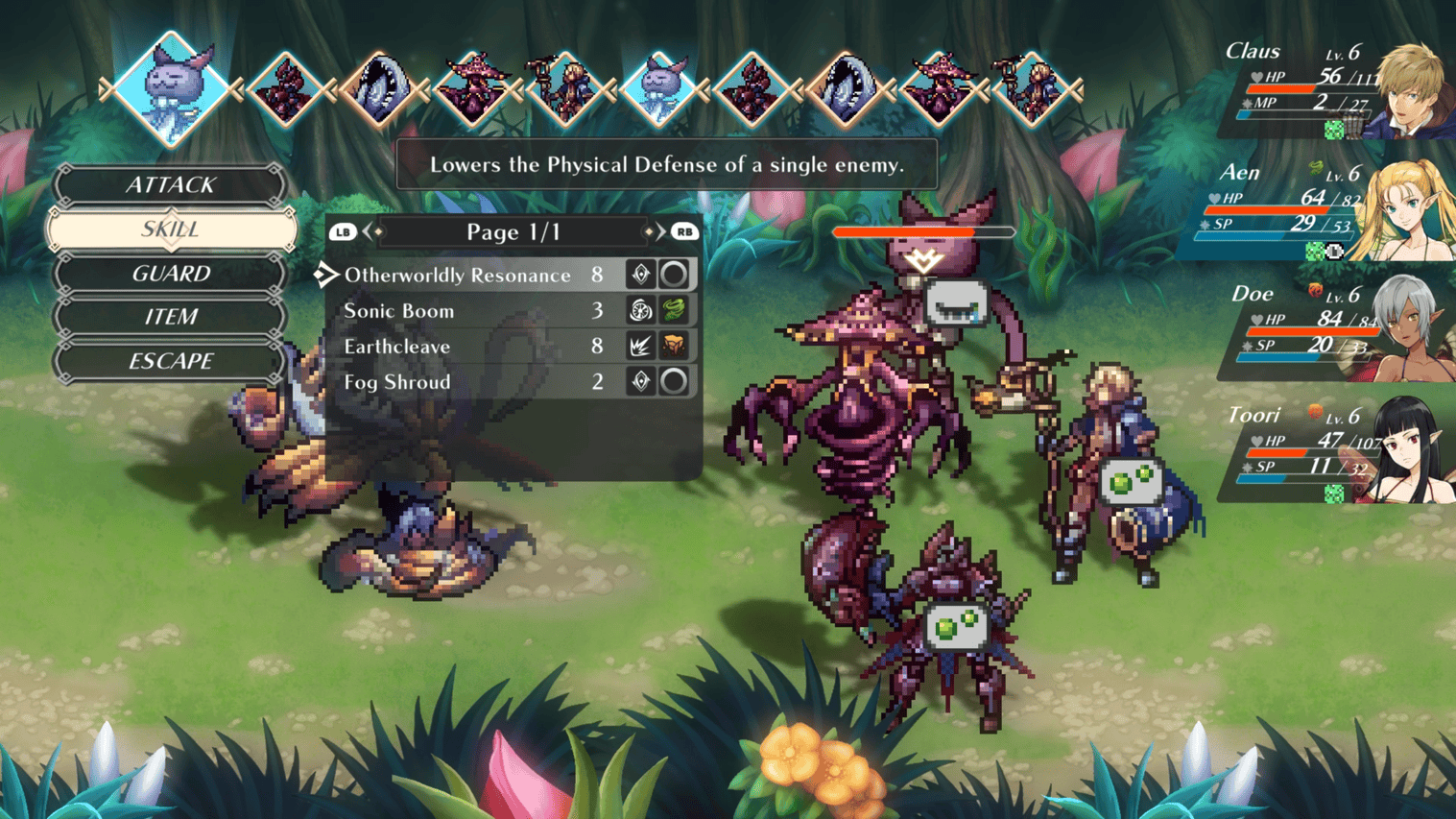Select the ATTACK command
Viewport: 1456px width, 819px height.
(x=171, y=185)
